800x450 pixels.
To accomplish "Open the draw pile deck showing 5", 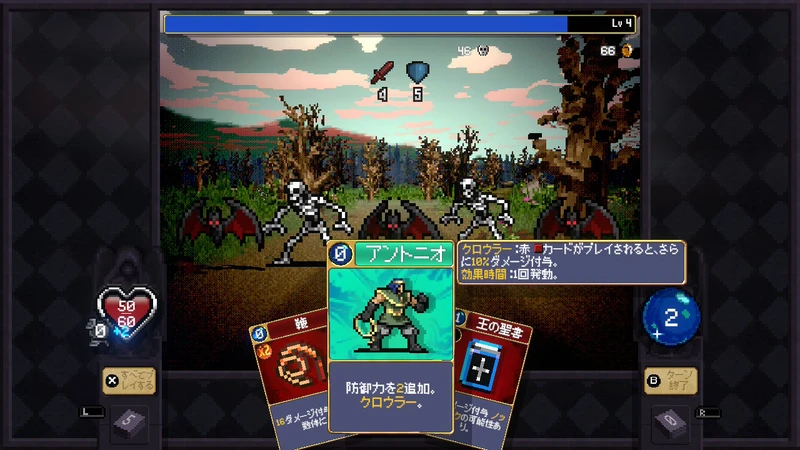I will pos(130,424).
